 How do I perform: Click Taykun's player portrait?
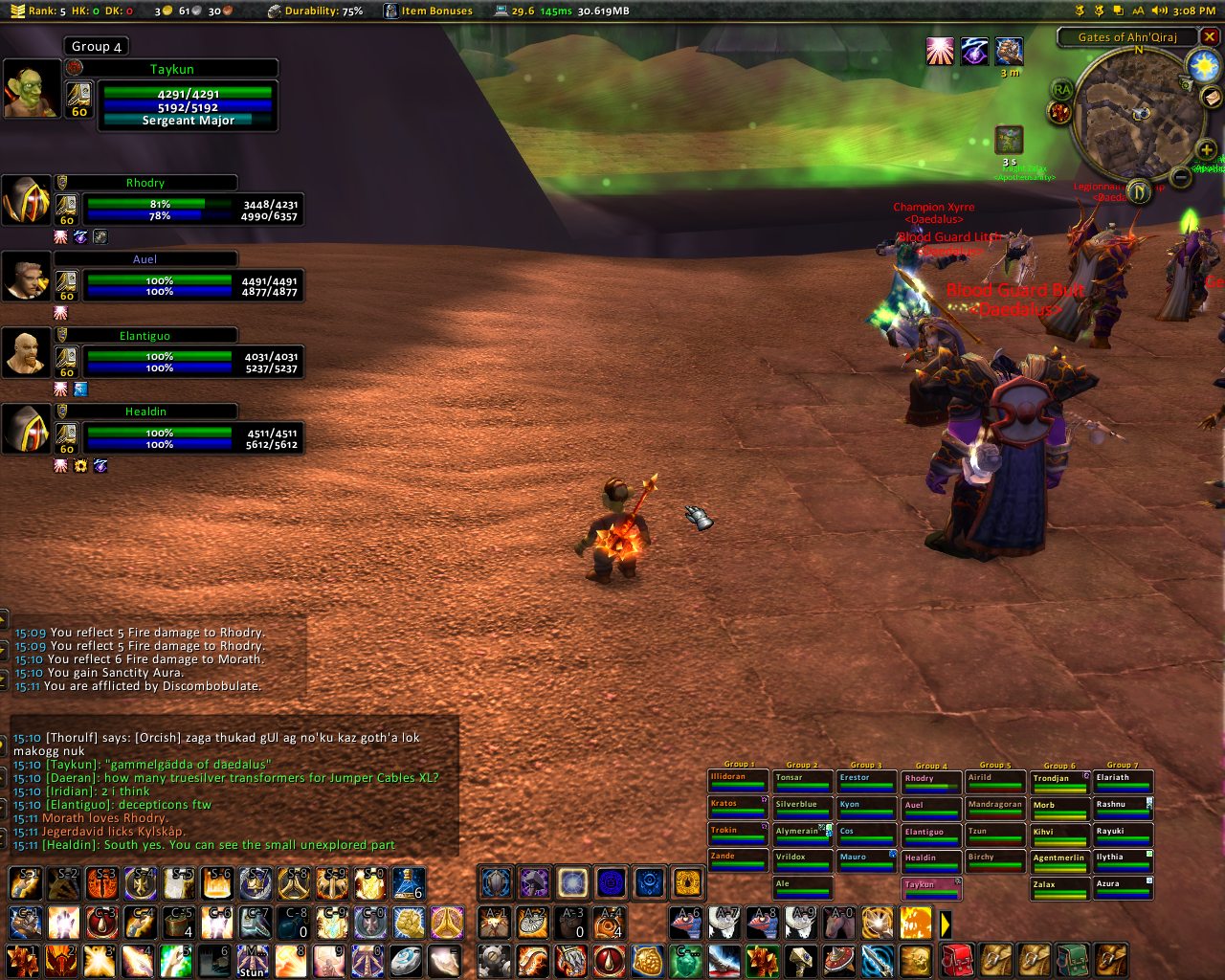click(32, 90)
